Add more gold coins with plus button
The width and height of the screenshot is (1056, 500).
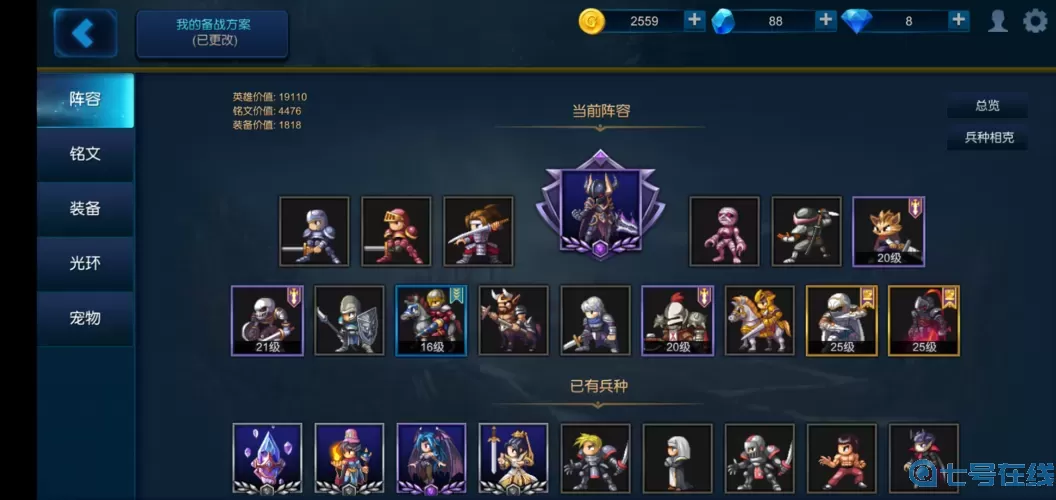(695, 20)
